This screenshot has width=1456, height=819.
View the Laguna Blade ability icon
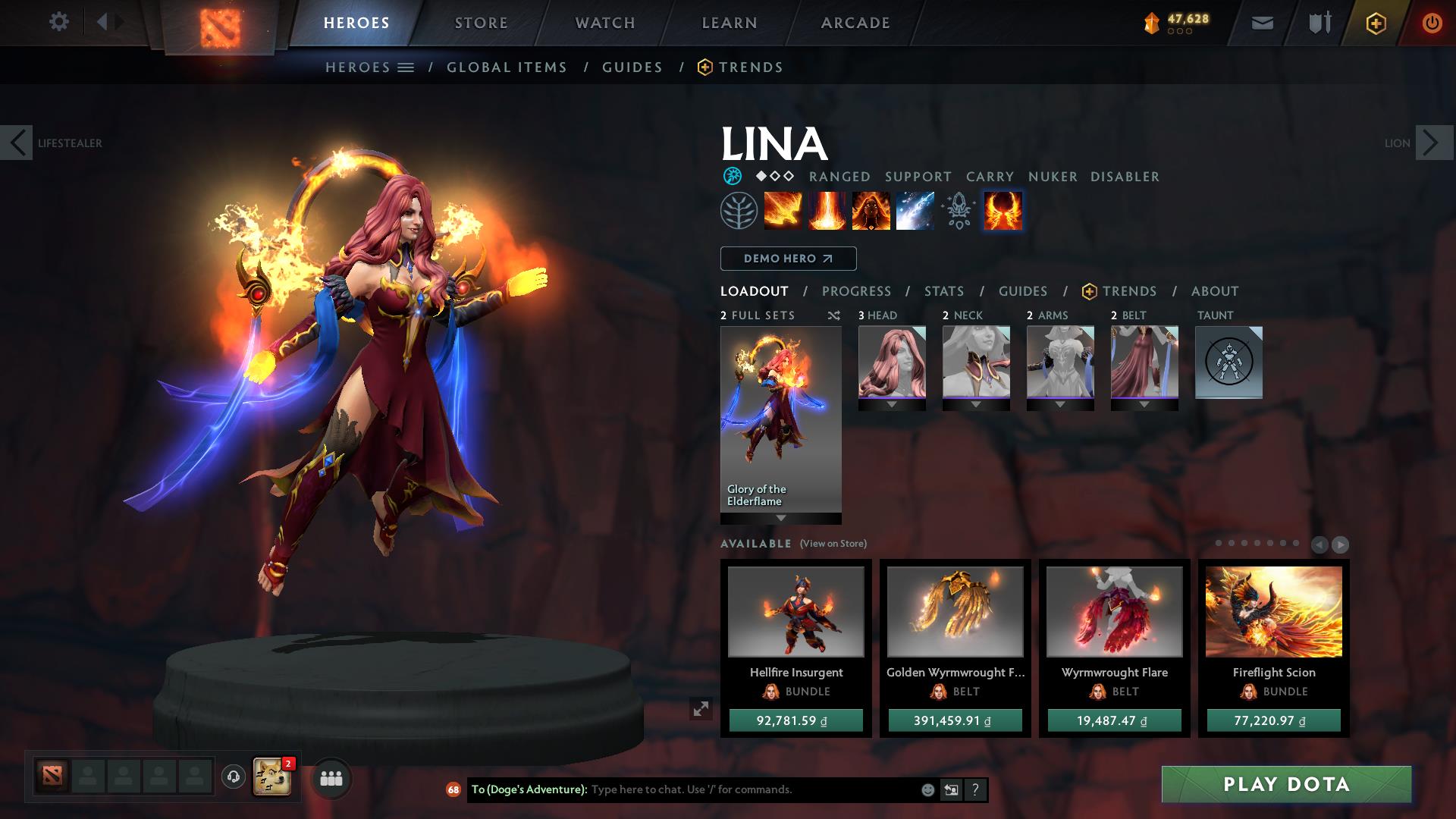point(914,211)
